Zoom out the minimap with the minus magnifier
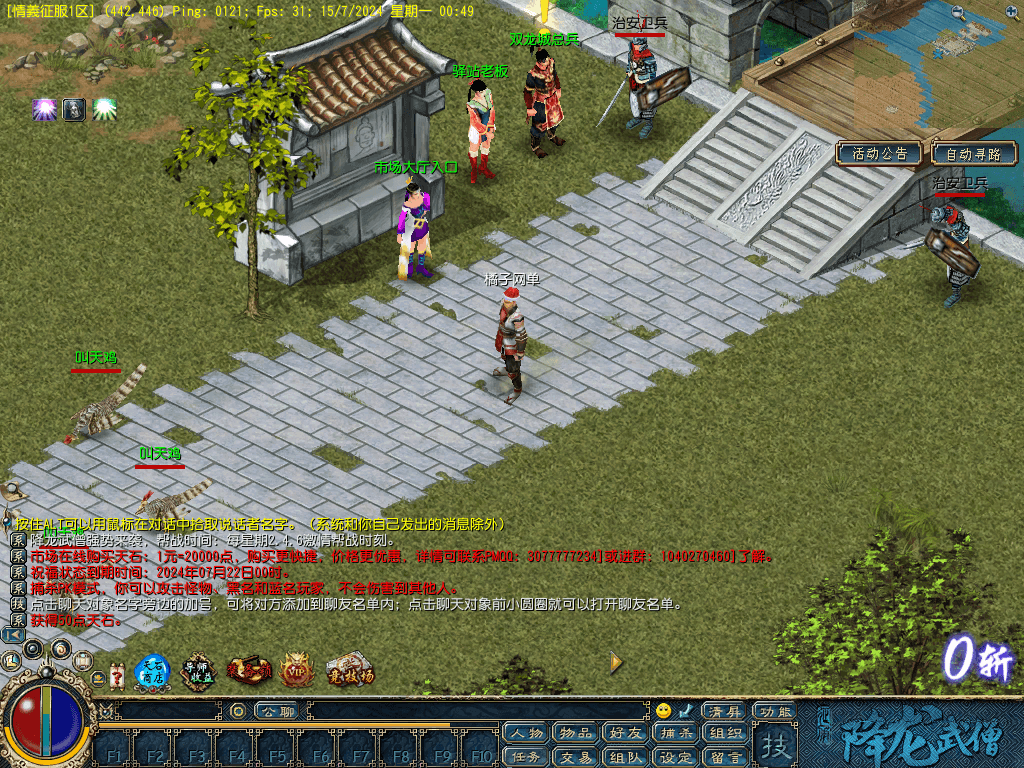This screenshot has height=768, width=1024. coord(959,13)
